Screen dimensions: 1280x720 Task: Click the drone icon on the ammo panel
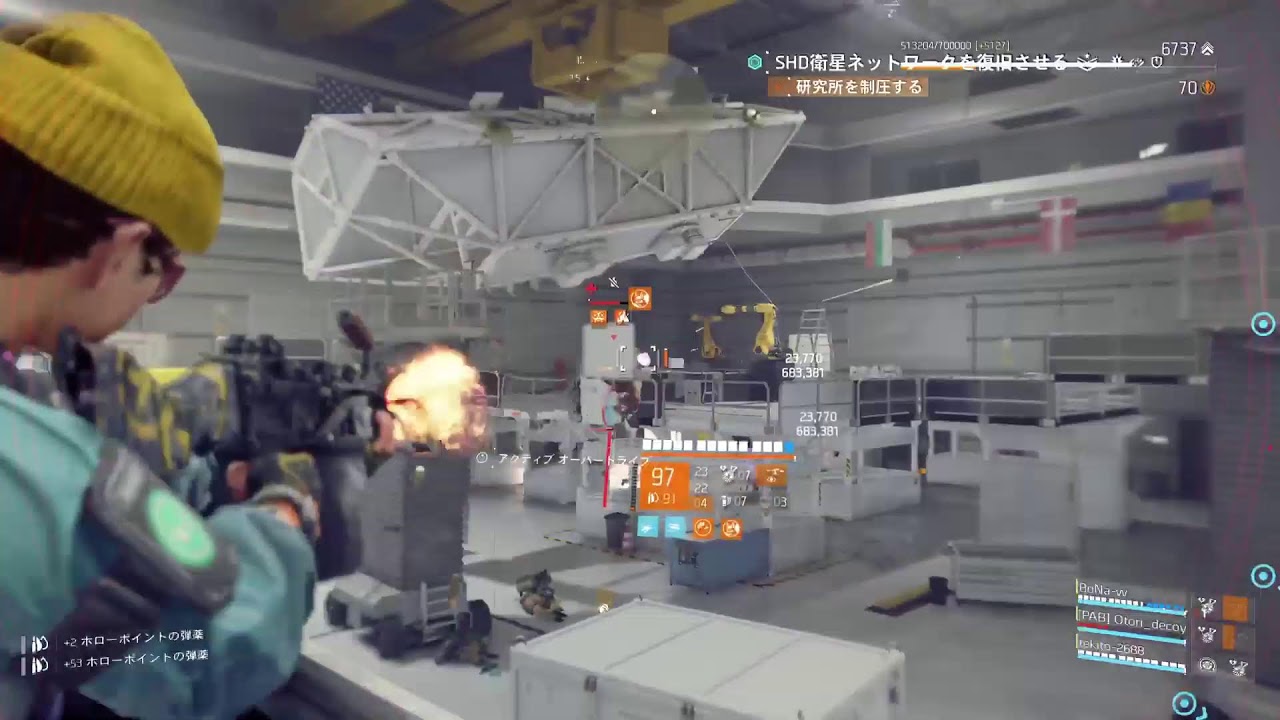click(x=773, y=475)
